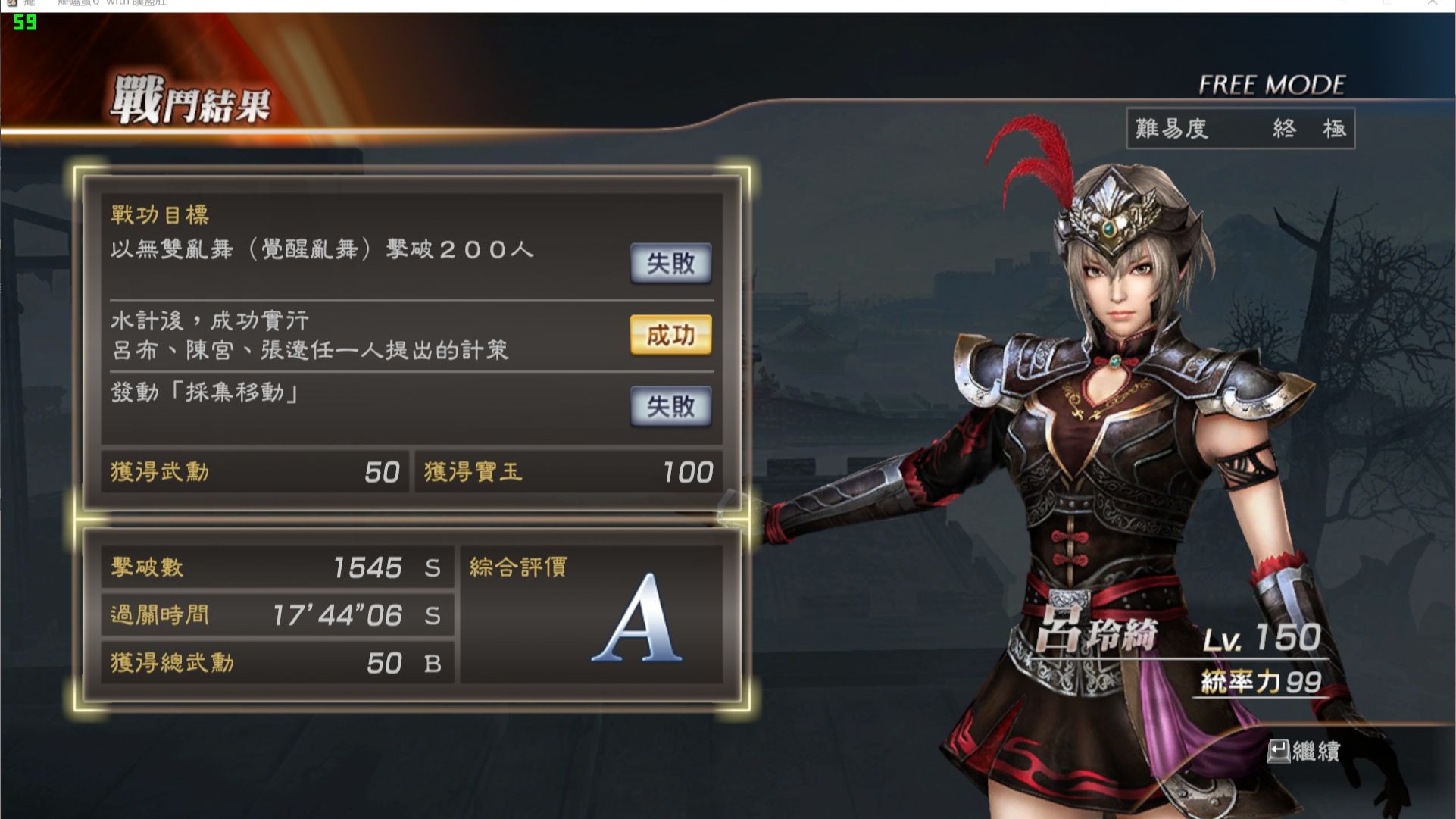Toggle the first objective's 失敗 status badge

pyautogui.click(x=670, y=263)
